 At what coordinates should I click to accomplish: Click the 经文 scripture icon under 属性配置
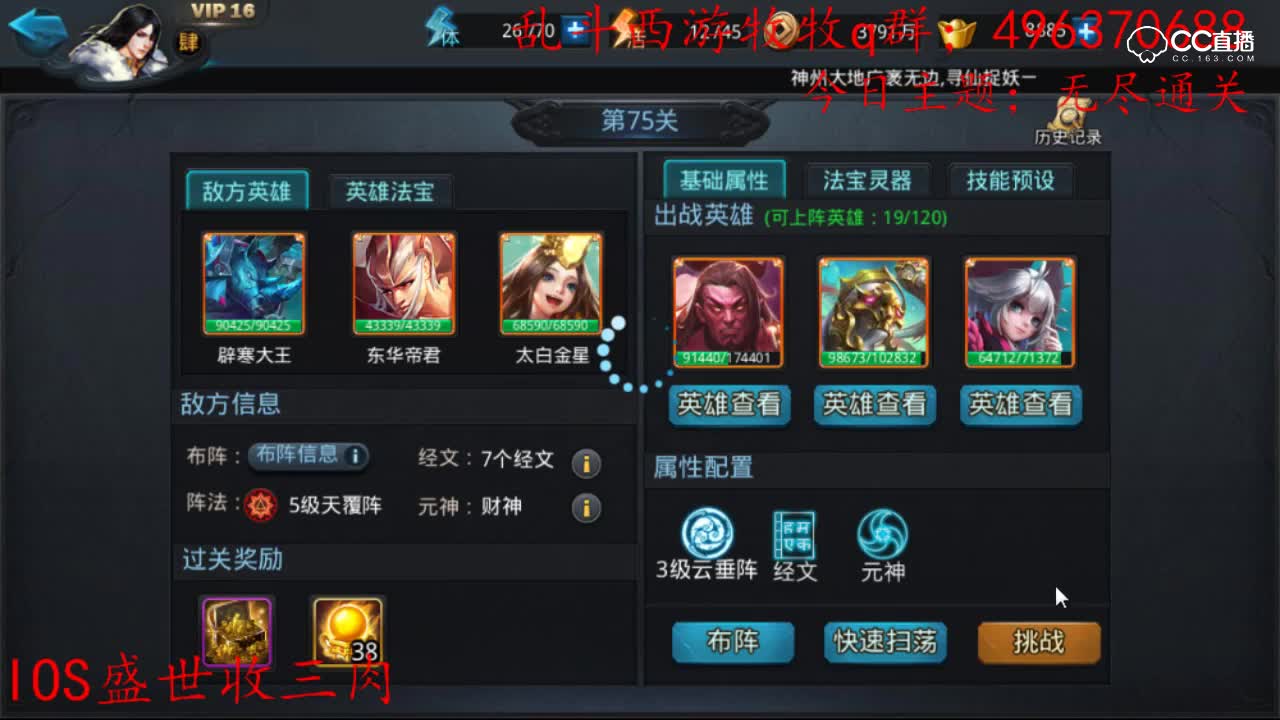pos(793,535)
